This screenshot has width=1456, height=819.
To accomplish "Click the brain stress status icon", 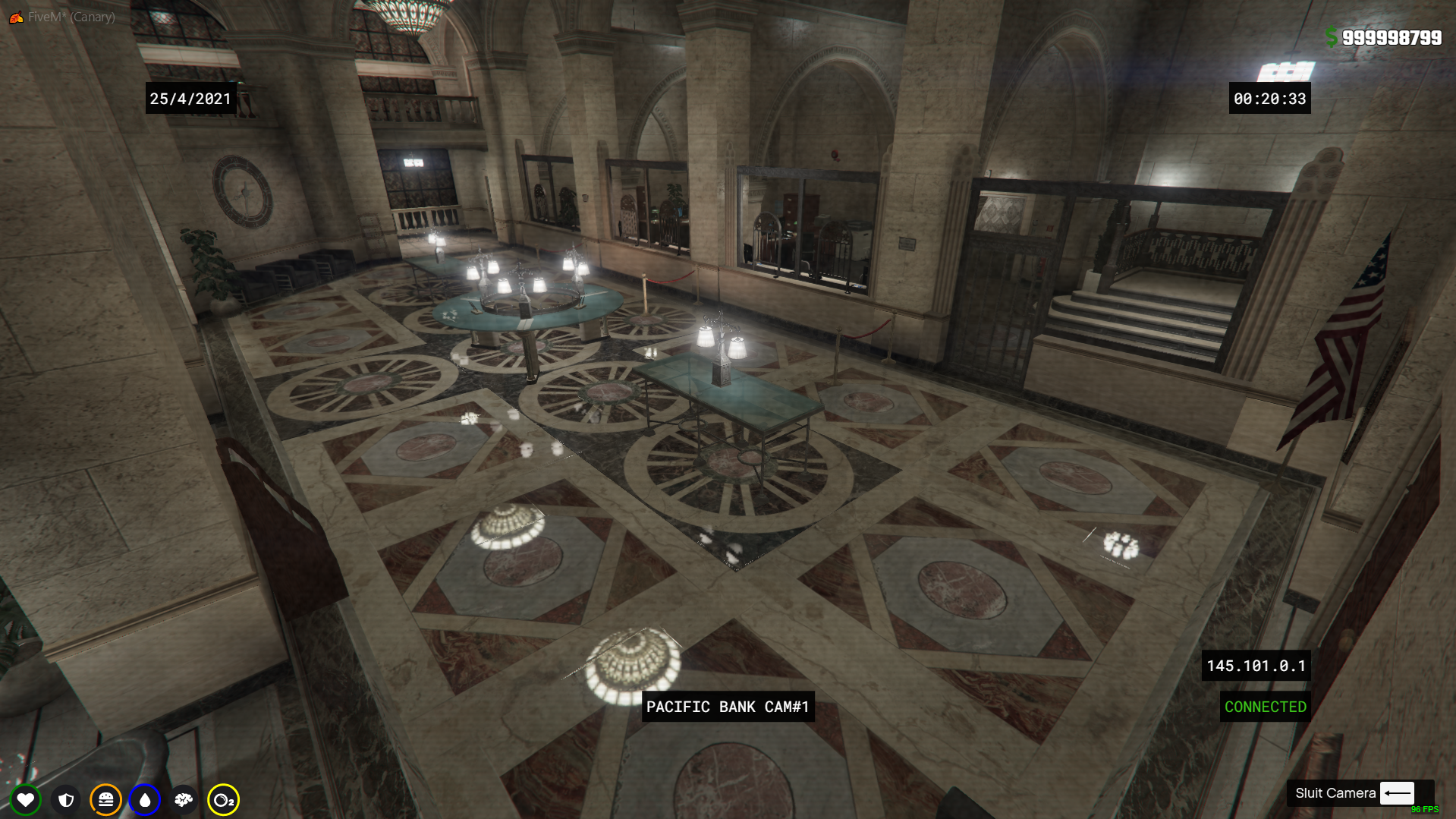I will coord(184,799).
